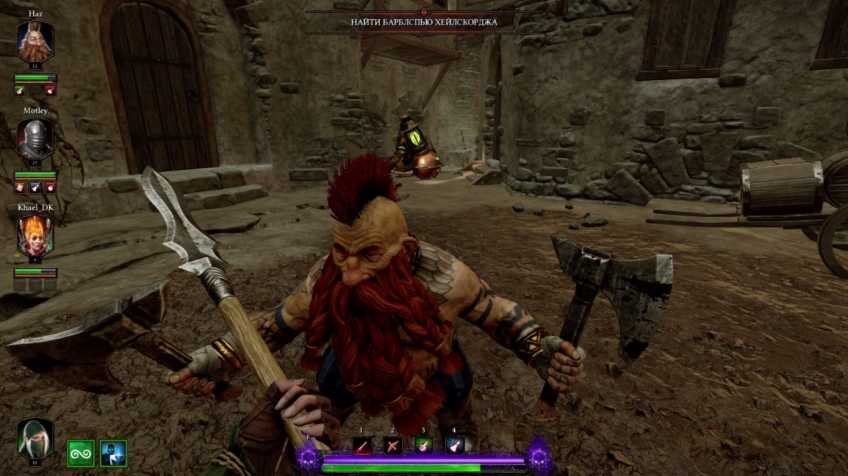Choose Khael_DK's flame-haired portrait
The image size is (848, 476).
pos(35,236)
